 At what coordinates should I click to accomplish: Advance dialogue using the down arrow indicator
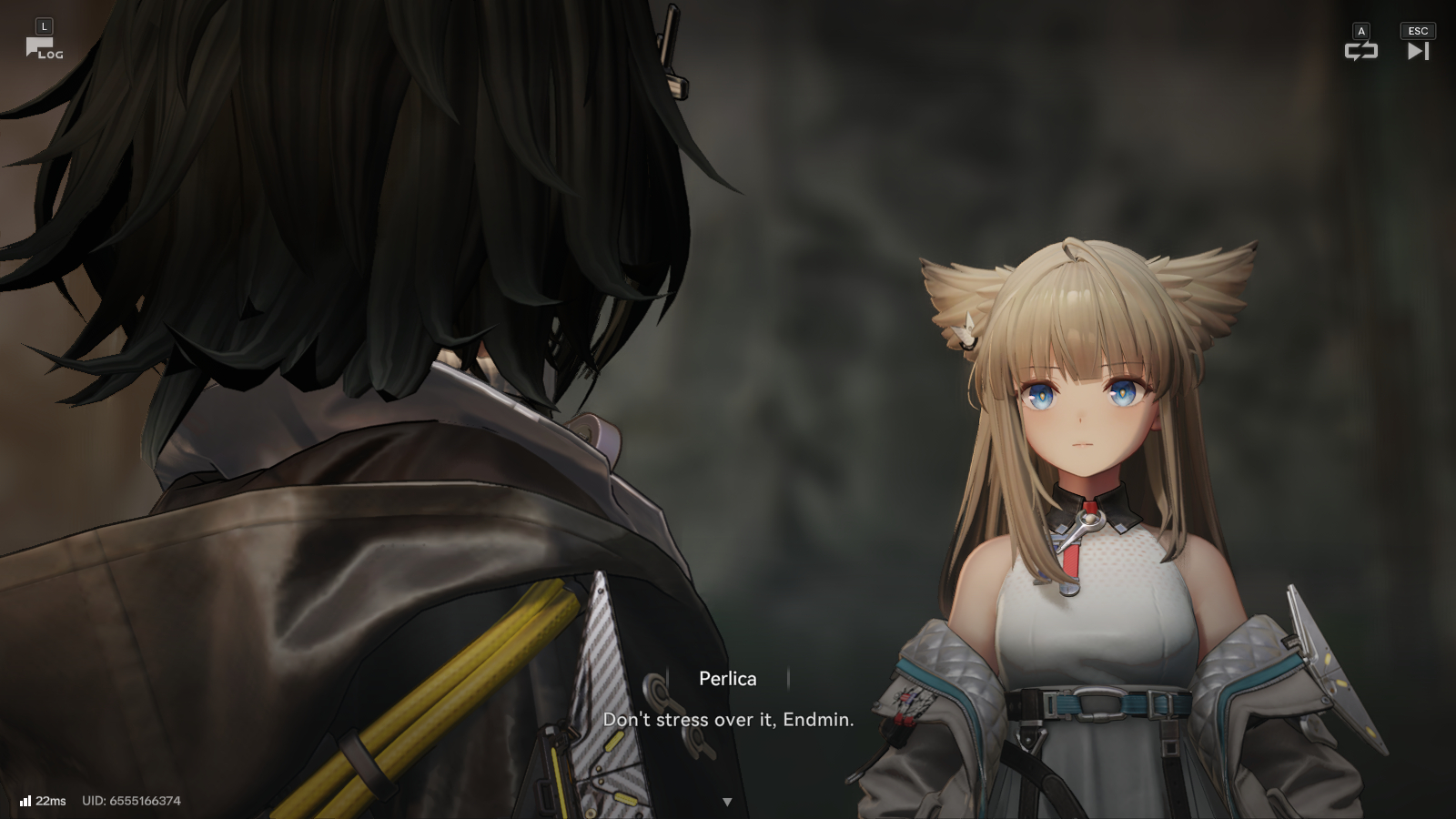(x=727, y=802)
